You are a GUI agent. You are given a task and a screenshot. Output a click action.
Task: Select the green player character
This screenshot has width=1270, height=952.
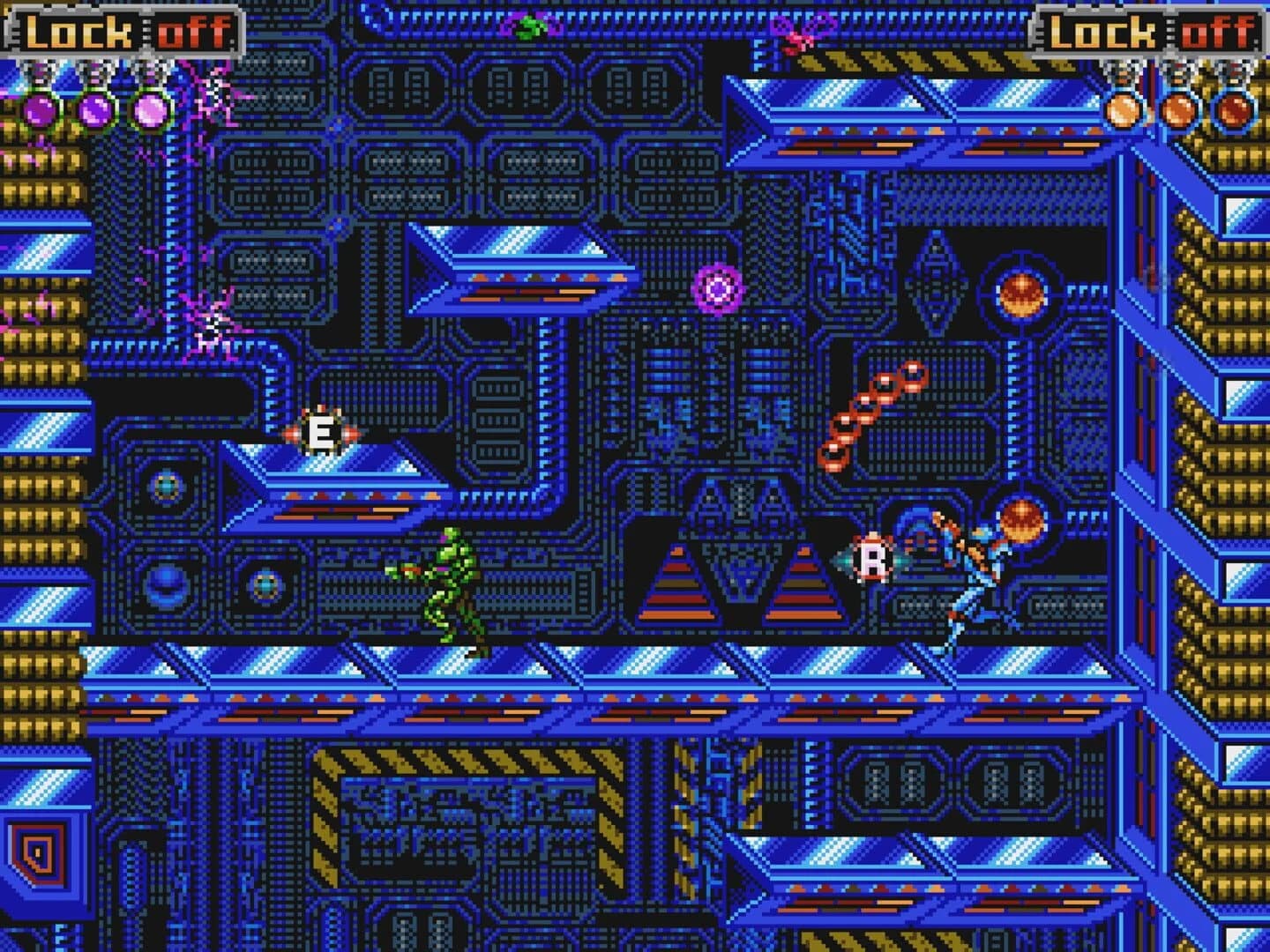[x=452, y=582]
